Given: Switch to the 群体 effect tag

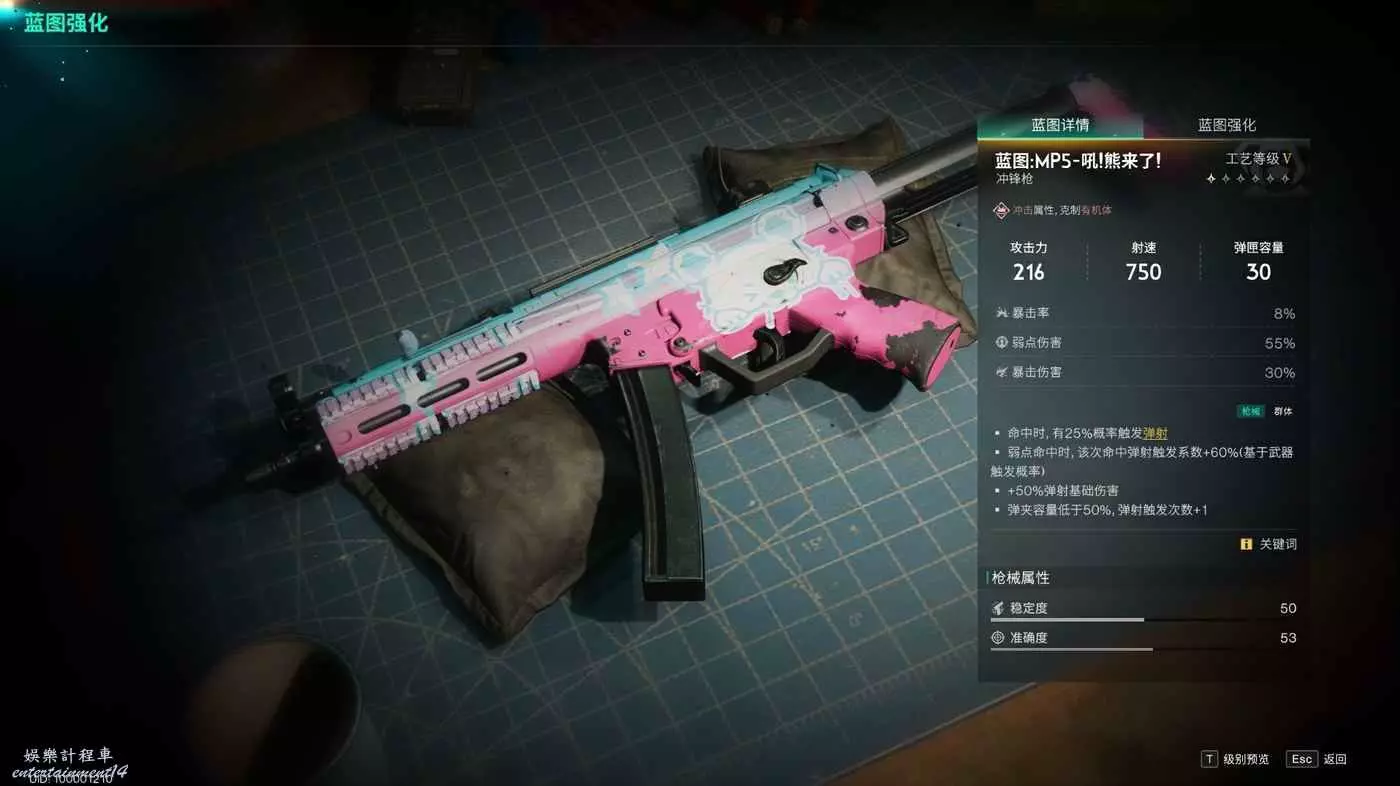Looking at the screenshot, I should pos(1282,411).
